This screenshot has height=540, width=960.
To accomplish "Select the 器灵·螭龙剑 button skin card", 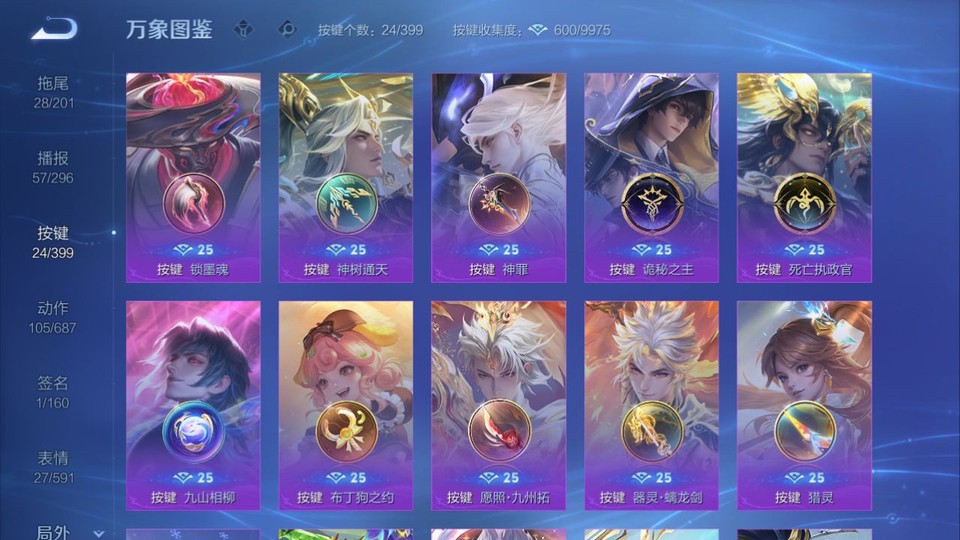I will [651, 406].
